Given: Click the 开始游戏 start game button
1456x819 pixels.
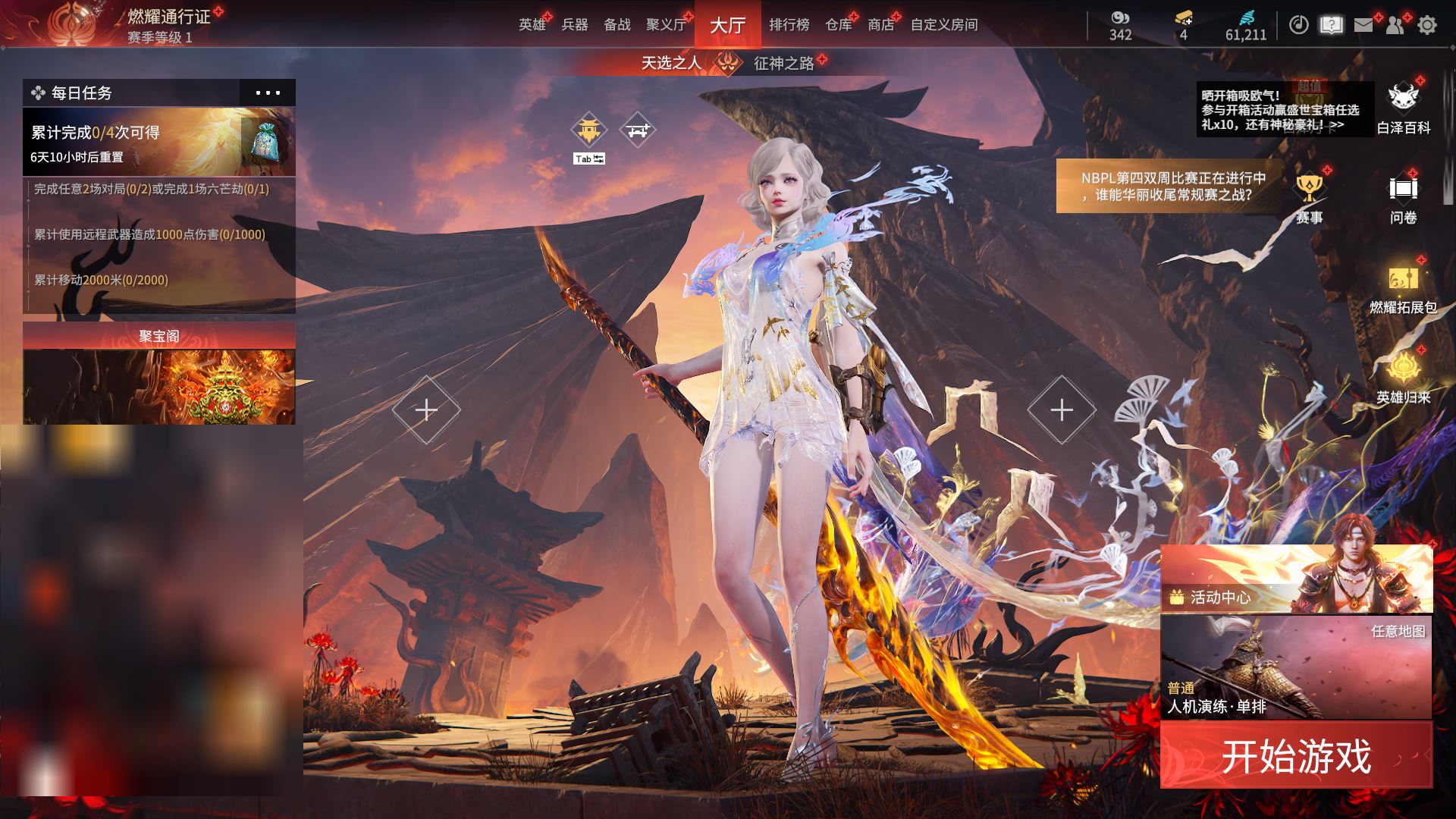Looking at the screenshot, I should 1296,755.
